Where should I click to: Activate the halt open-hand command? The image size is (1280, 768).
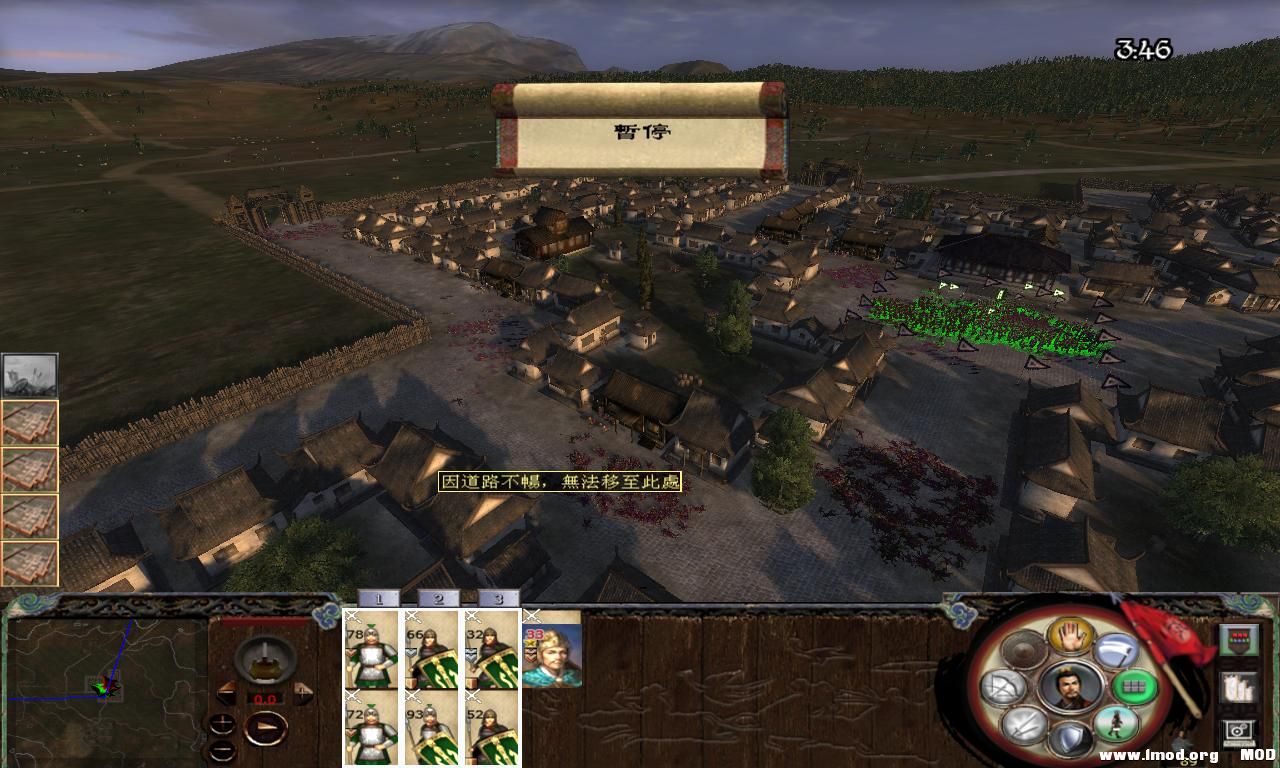click(1069, 634)
